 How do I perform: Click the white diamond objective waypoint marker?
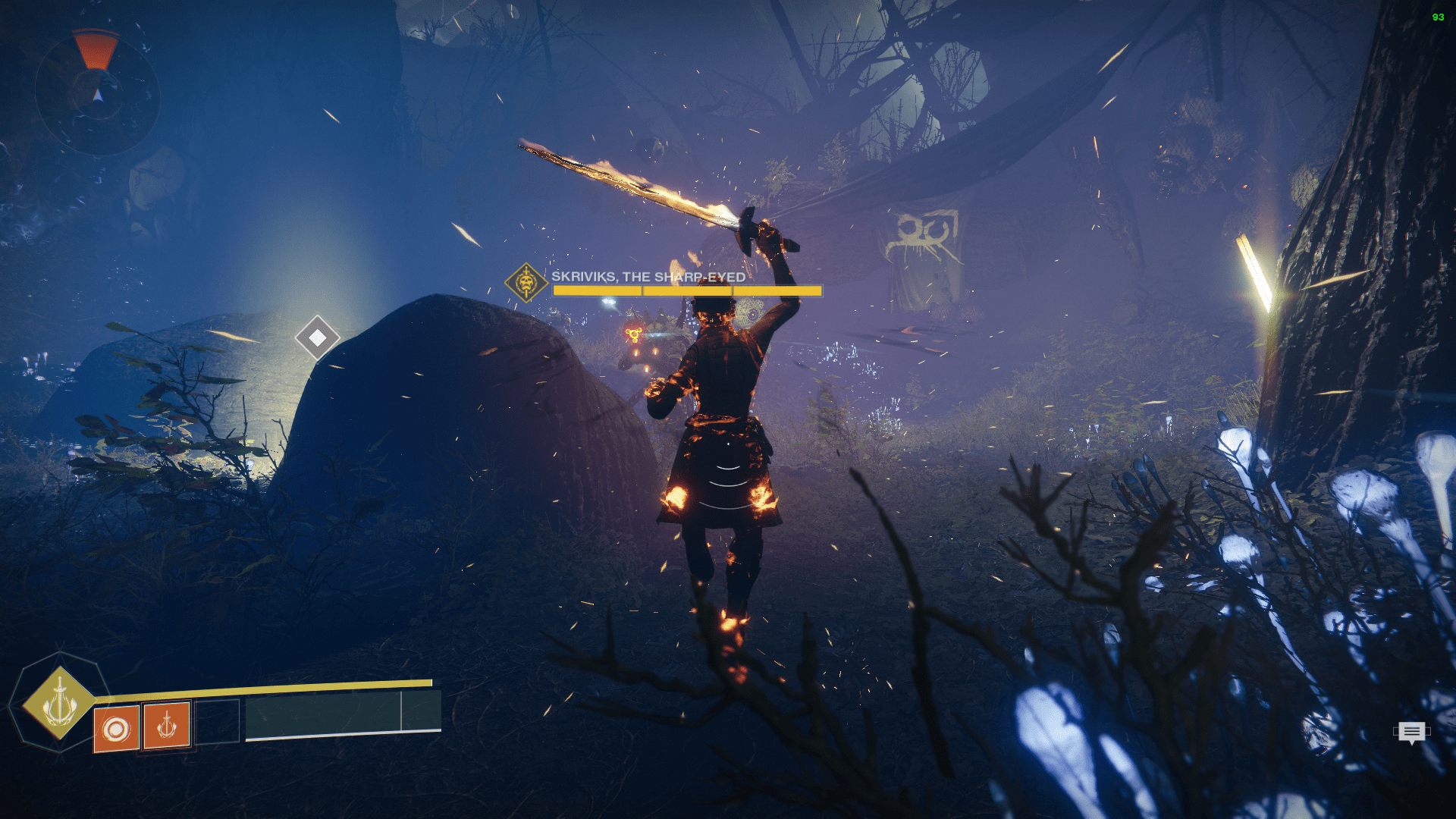pyautogui.click(x=317, y=337)
